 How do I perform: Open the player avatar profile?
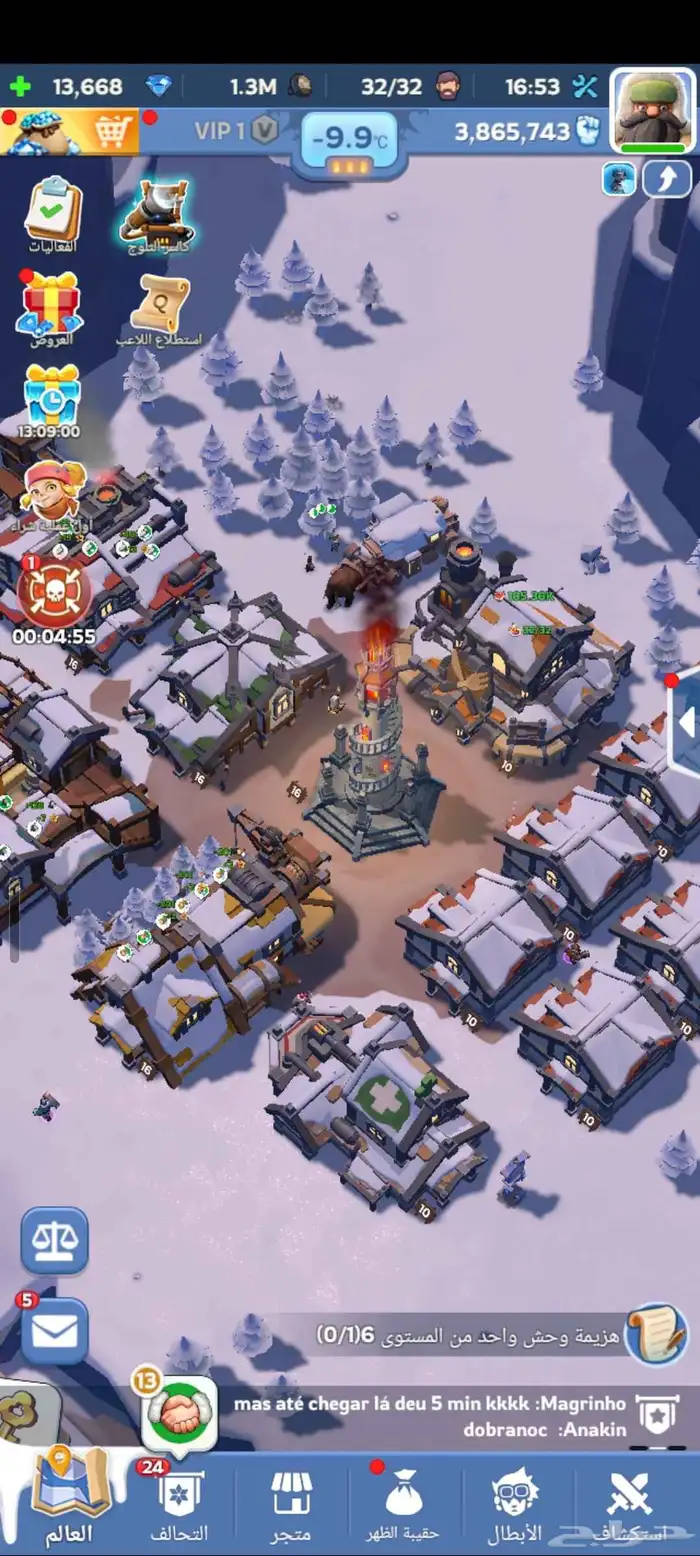click(x=652, y=110)
